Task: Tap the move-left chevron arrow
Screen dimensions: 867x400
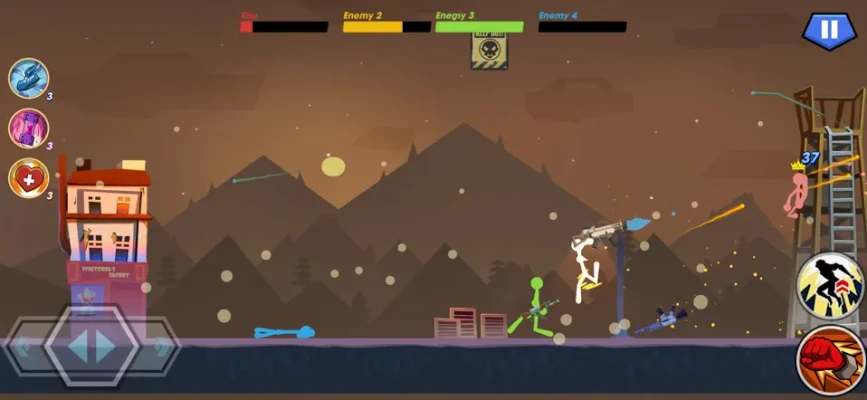Action: (x=24, y=346)
